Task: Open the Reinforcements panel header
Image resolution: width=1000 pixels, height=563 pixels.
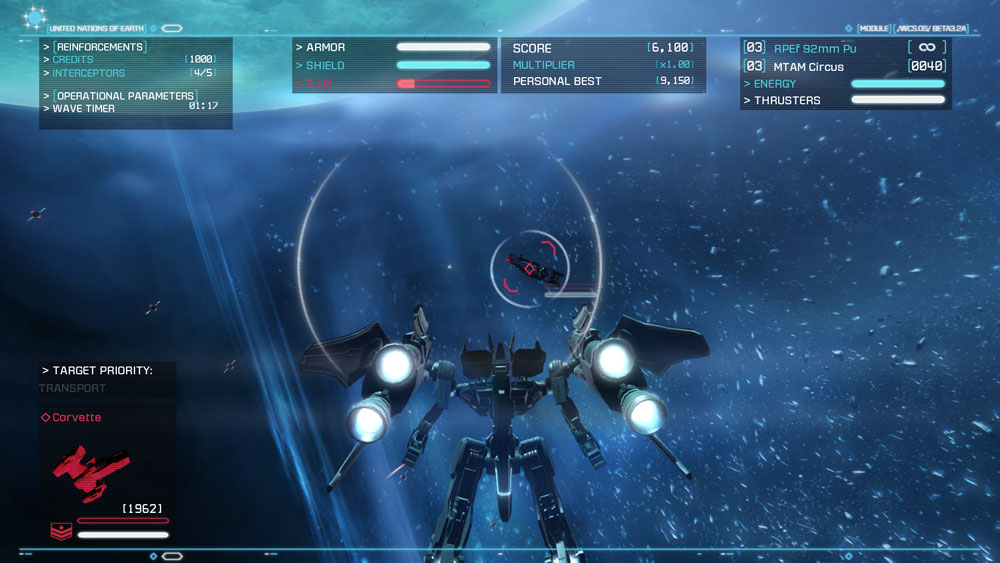Action: click(100, 47)
